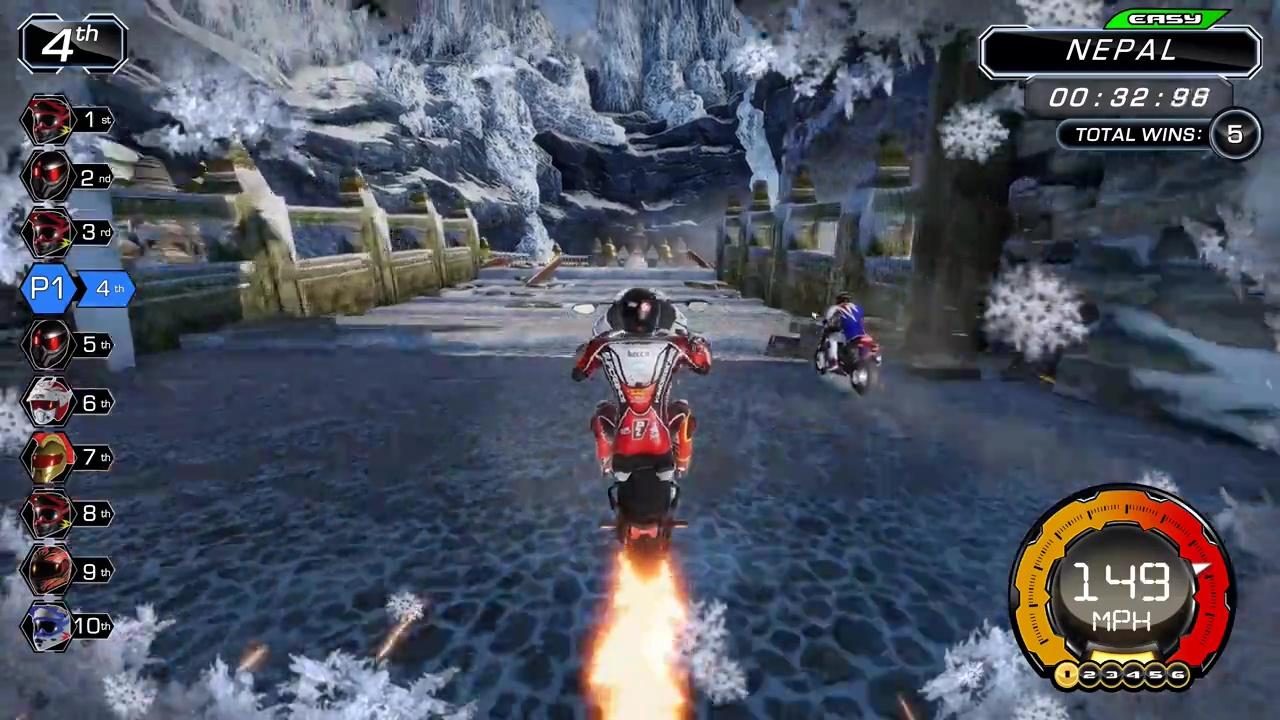Toggle the 4th place rank badge
Image resolution: width=1280 pixels, height=720 pixels.
pos(71,43)
